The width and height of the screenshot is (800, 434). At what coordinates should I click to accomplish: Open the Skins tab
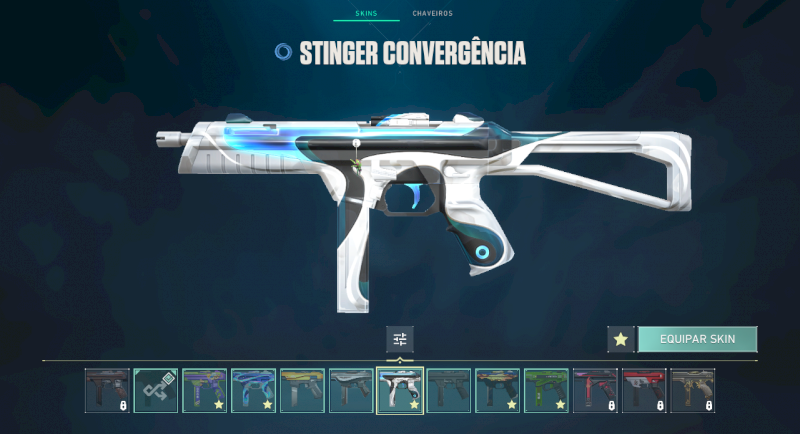(366, 13)
